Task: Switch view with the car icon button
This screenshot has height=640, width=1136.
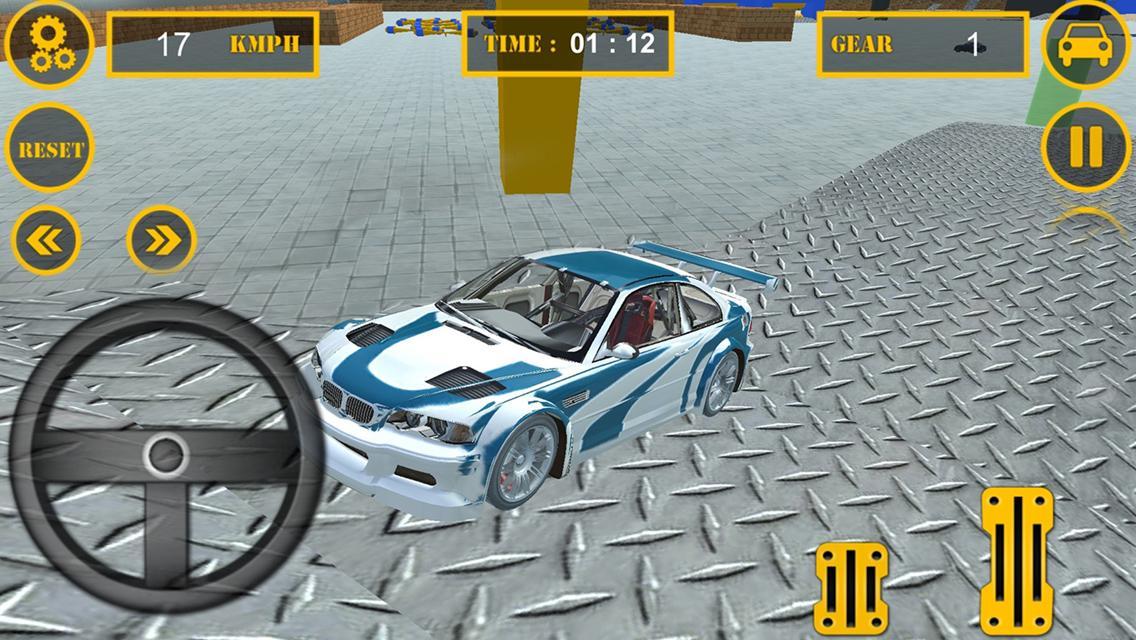Action: click(x=1086, y=45)
